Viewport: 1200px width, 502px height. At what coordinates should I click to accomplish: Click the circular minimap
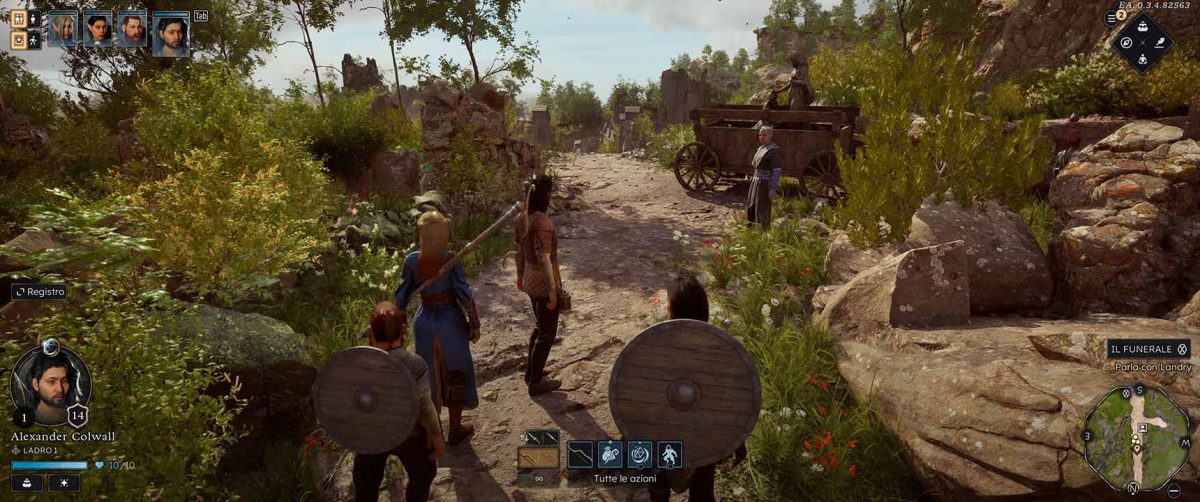pos(1136,437)
